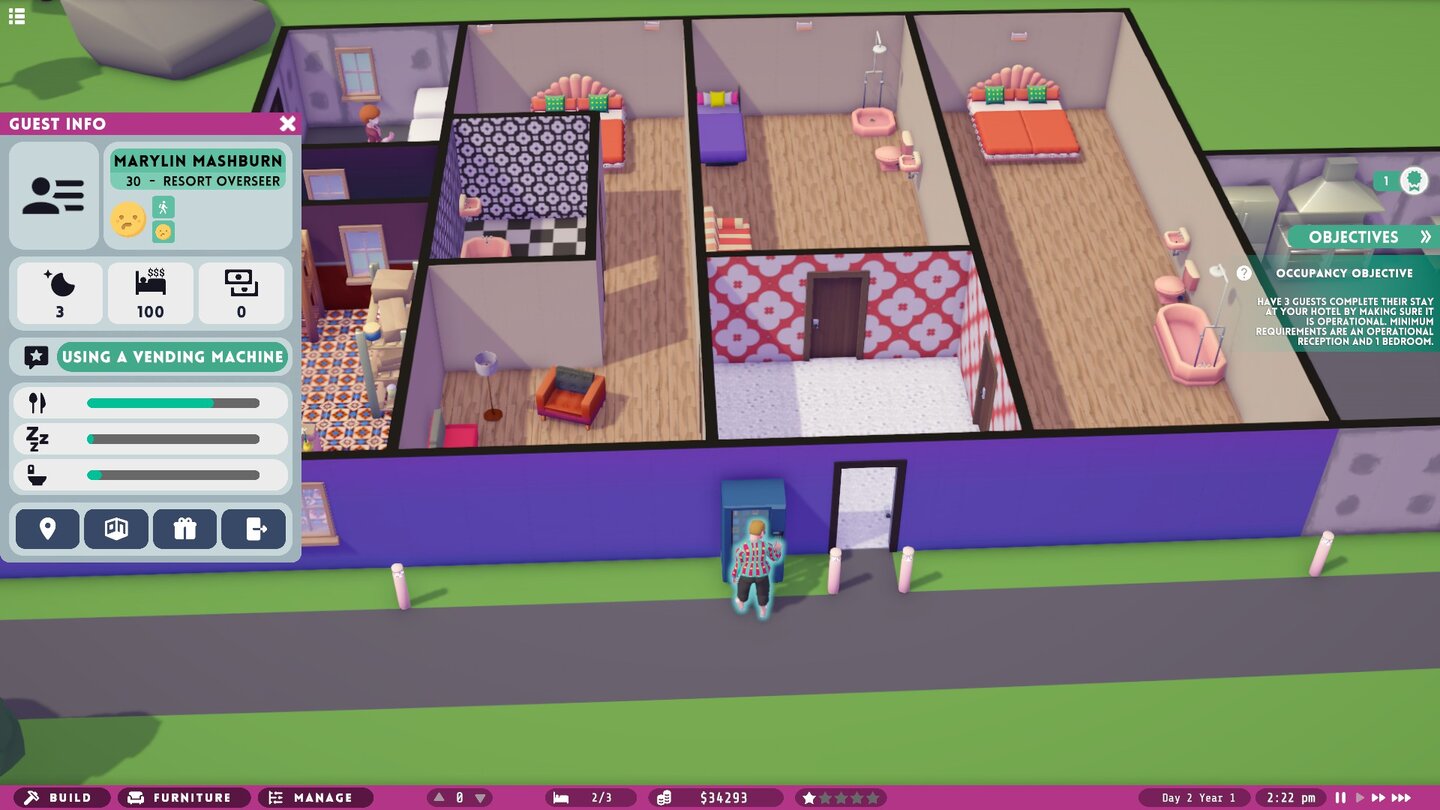1440x810 pixels.
Task: Enable triple fast-forward speed
Action: tap(1403, 797)
